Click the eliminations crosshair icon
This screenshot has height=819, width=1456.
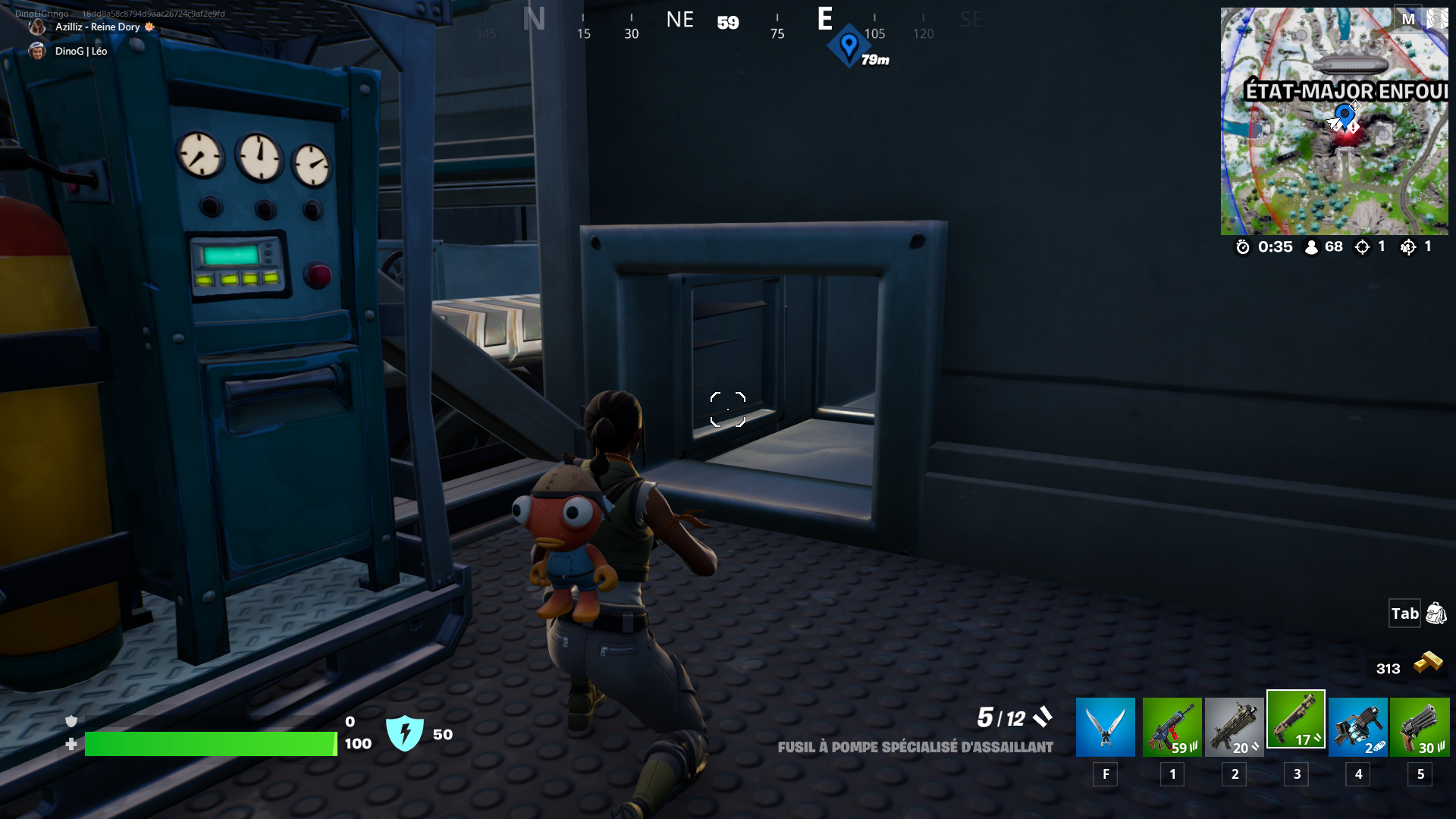pos(1363,246)
